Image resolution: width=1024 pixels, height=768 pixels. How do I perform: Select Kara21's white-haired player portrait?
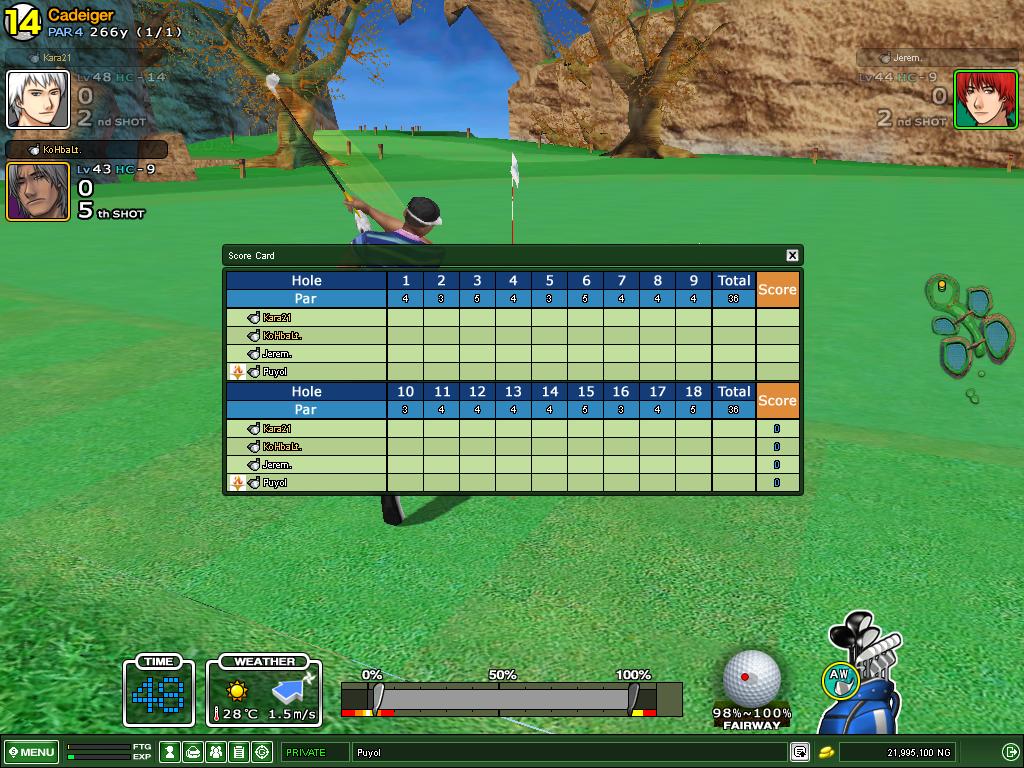(38, 100)
